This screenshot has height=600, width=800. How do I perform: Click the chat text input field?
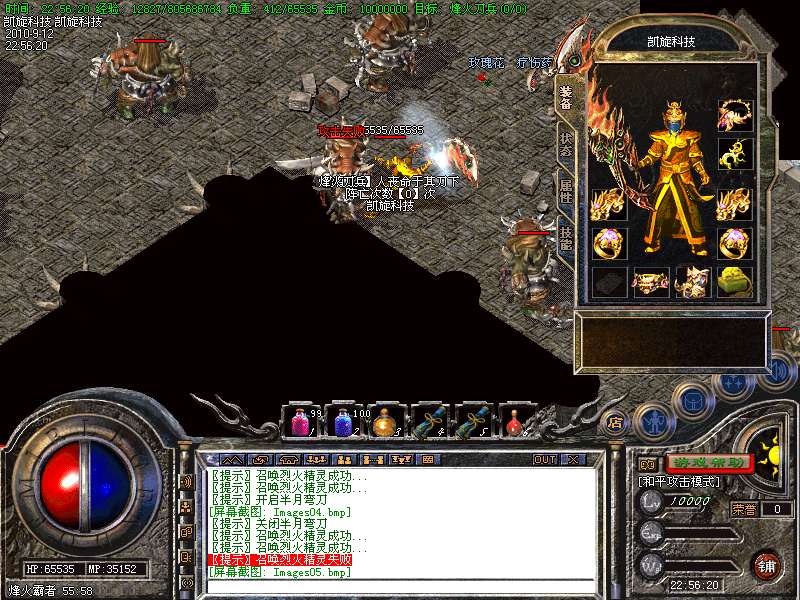coord(400,587)
